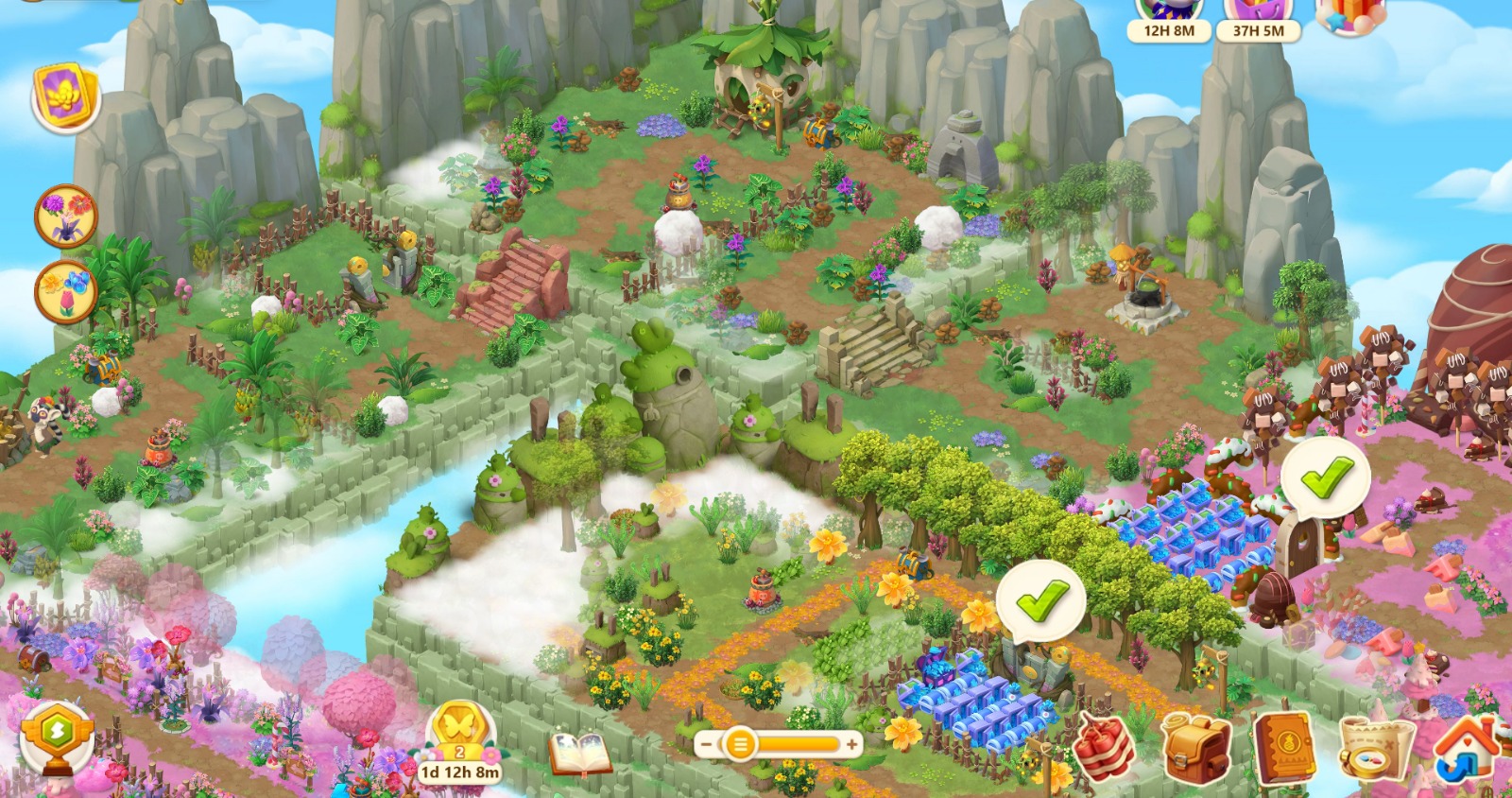Open the green gem trophy menu
This screenshot has width=1512, height=798.
click(x=58, y=737)
